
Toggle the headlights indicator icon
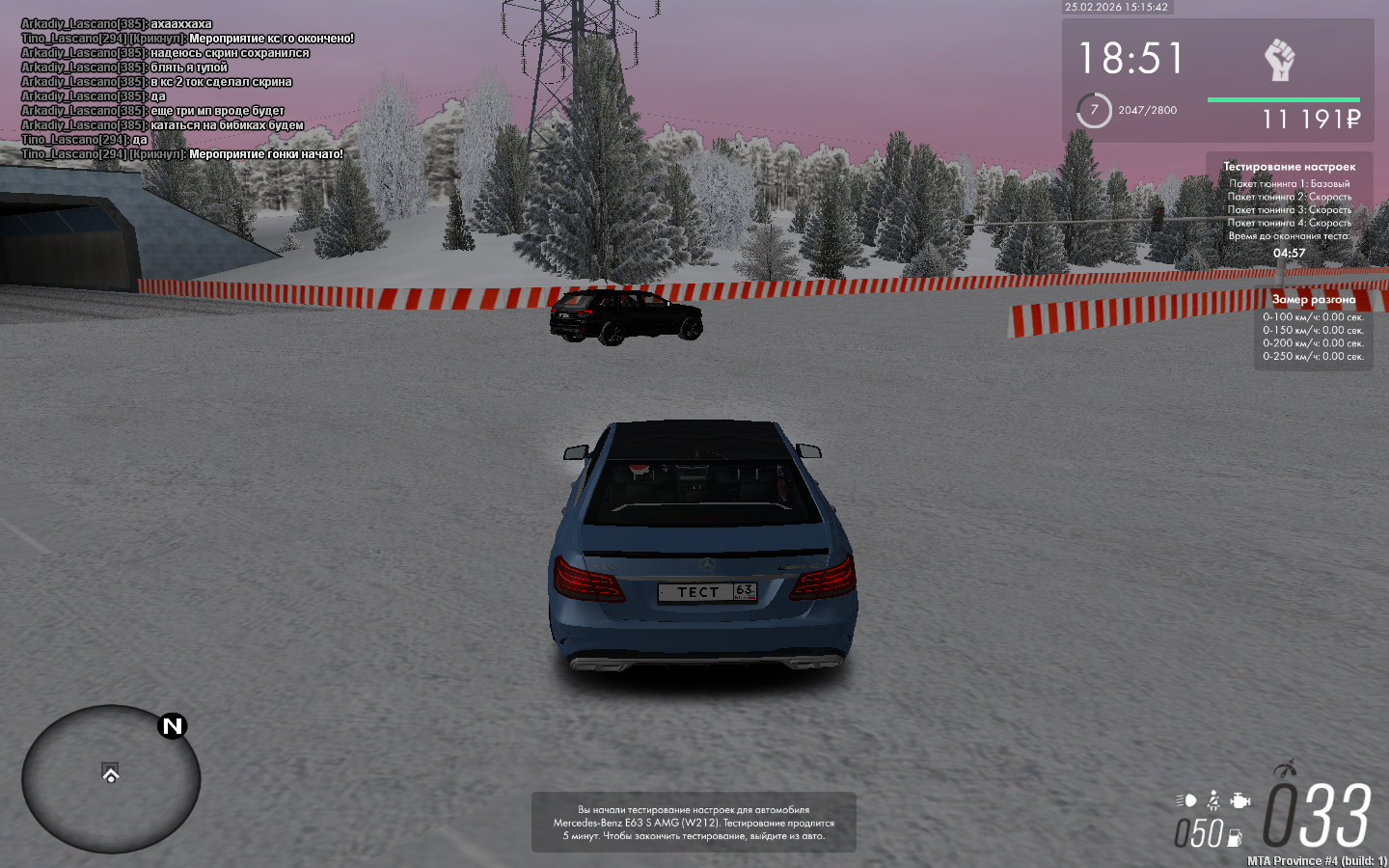tap(1185, 800)
